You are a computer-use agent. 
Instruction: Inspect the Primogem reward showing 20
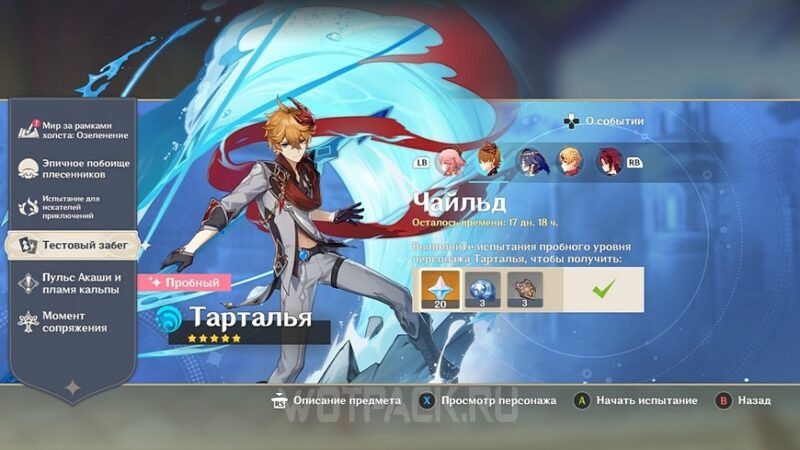pos(441,290)
